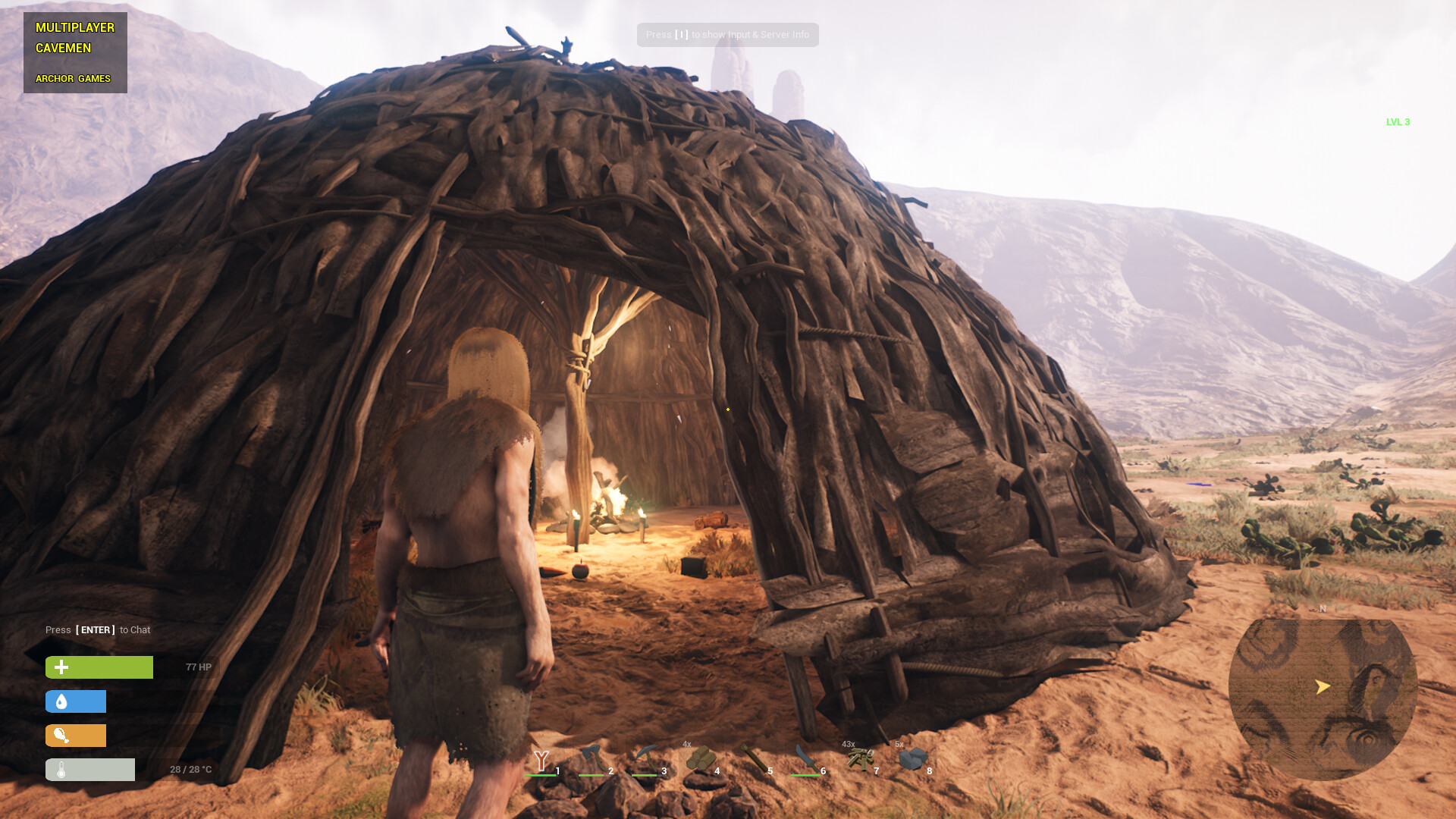The image size is (1456, 819).
Task: Click the thermometer temperature icon
Action: [x=60, y=769]
